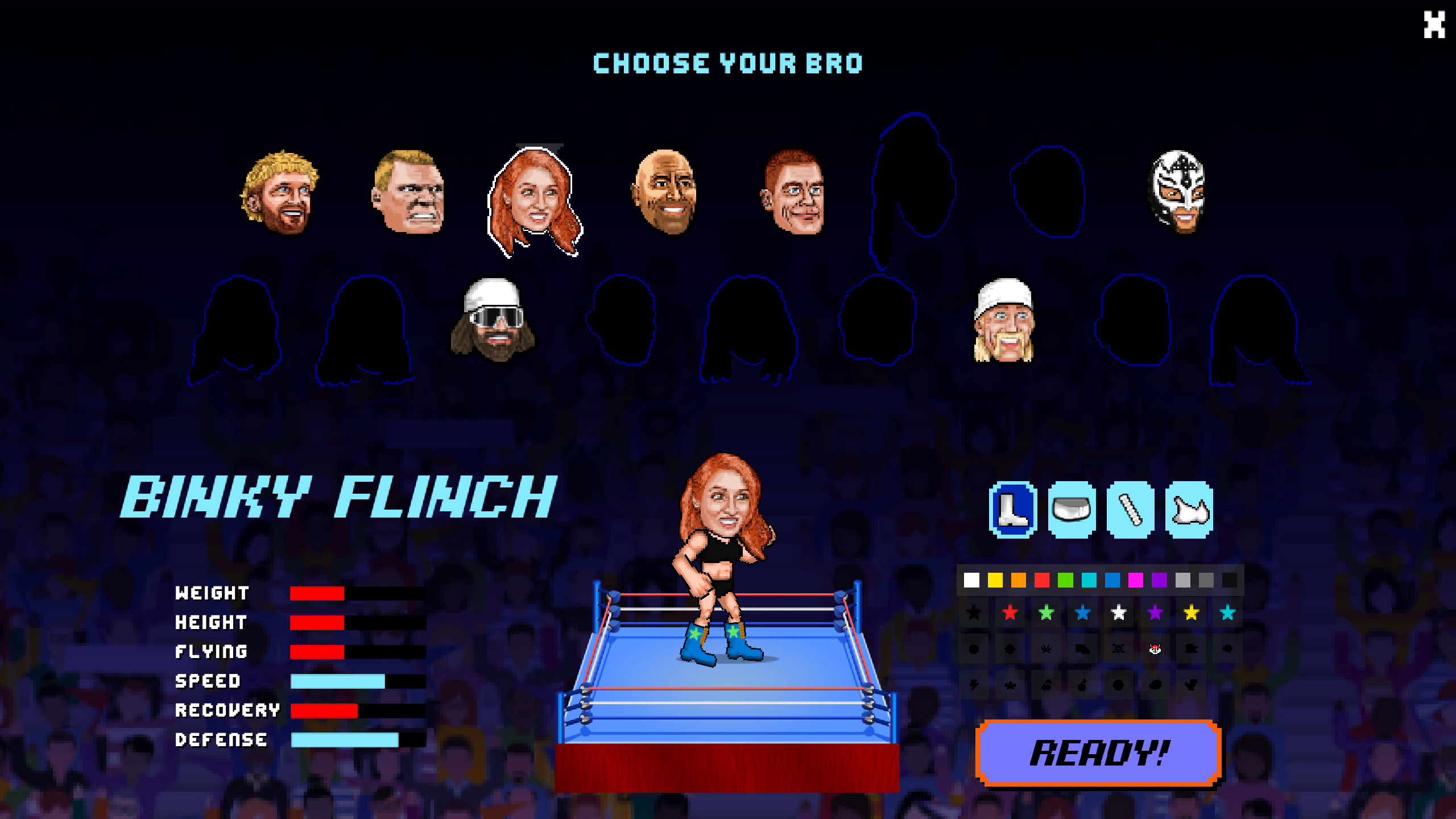1456x819 pixels.
Task: Choose the lightning bolt decal
Action: 974,685
